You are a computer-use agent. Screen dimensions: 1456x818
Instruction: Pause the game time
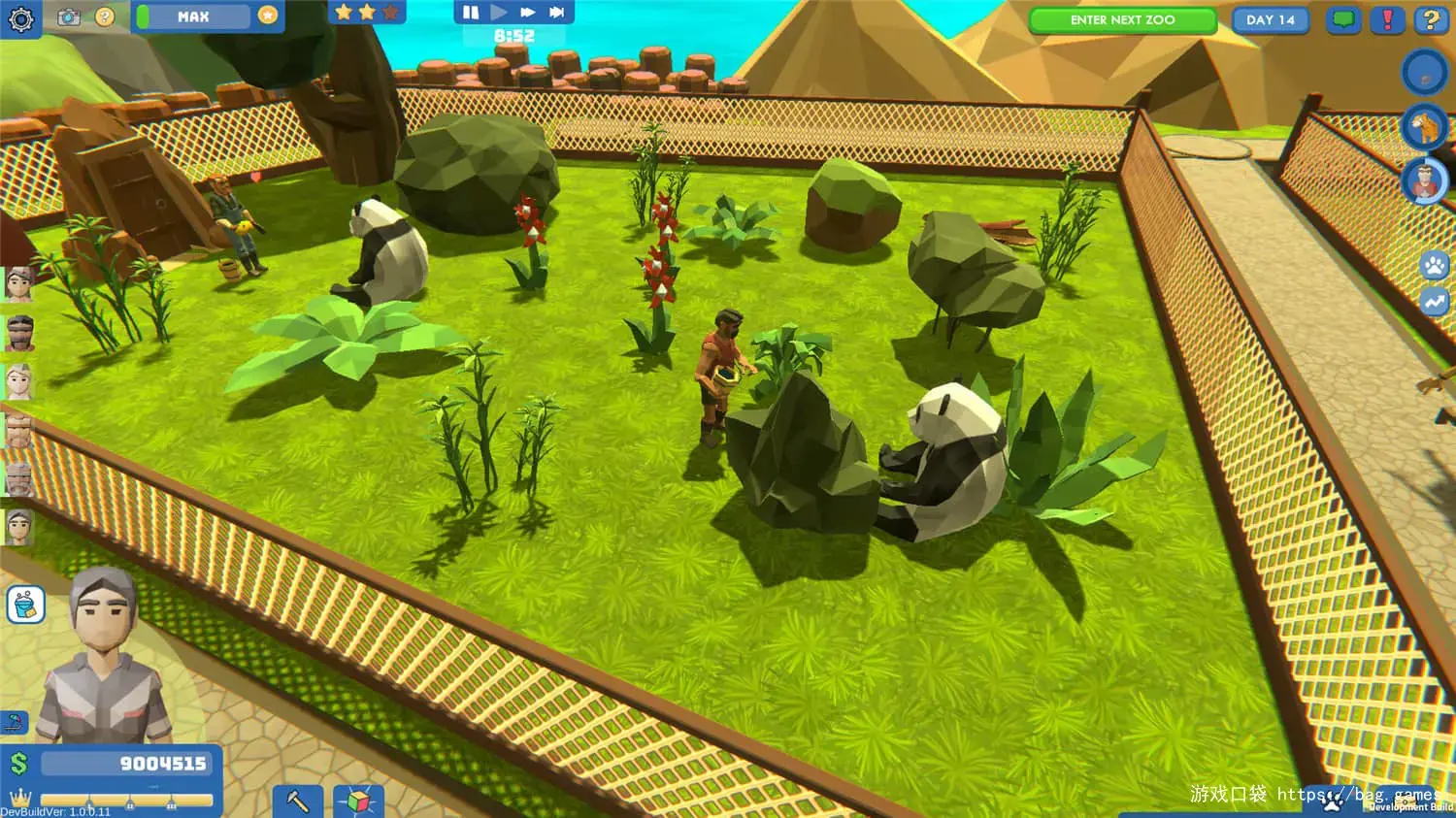point(471,13)
